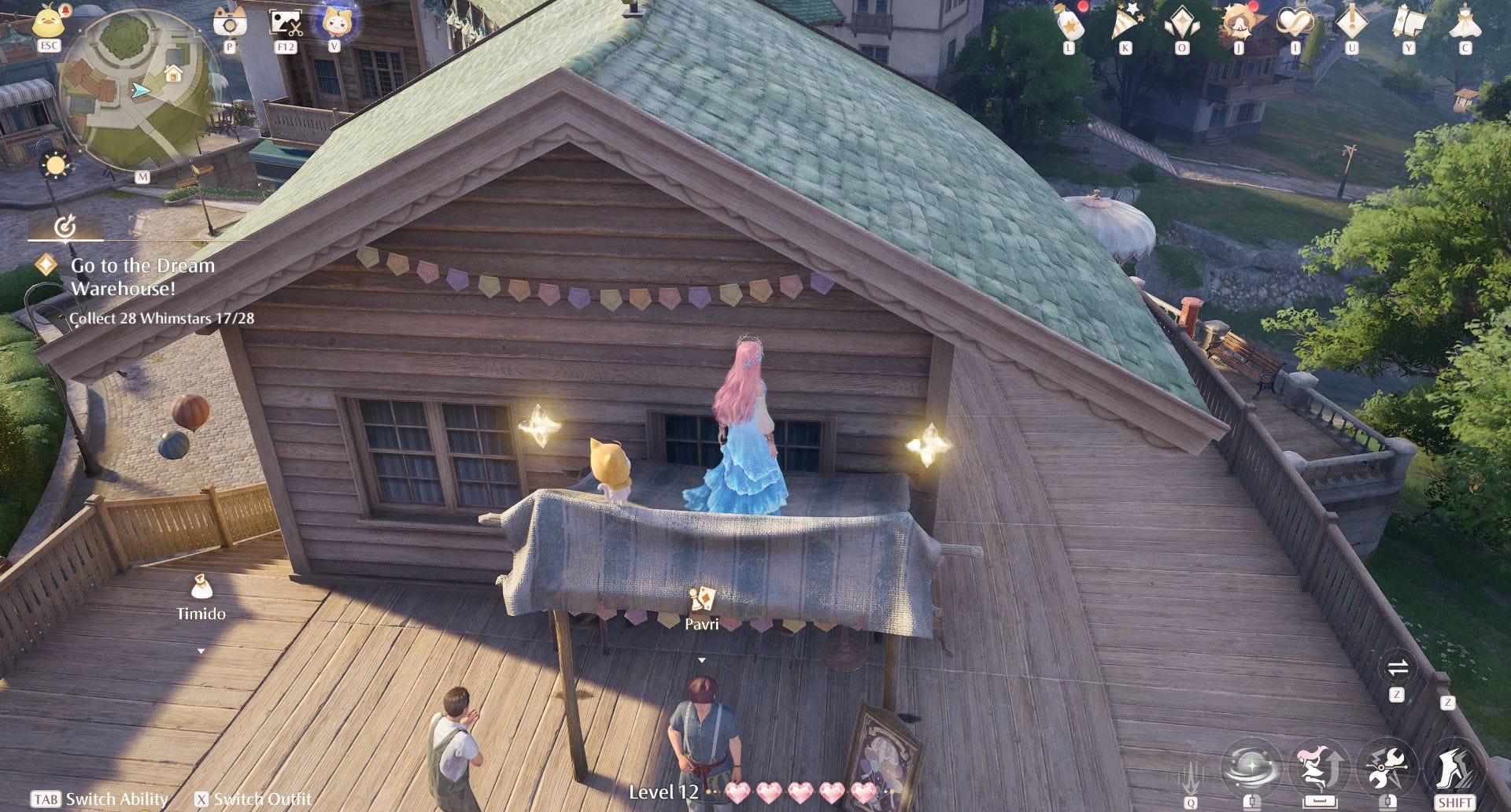Click the screenshot scissors icon
This screenshot has width=1511, height=812.
coord(286,22)
